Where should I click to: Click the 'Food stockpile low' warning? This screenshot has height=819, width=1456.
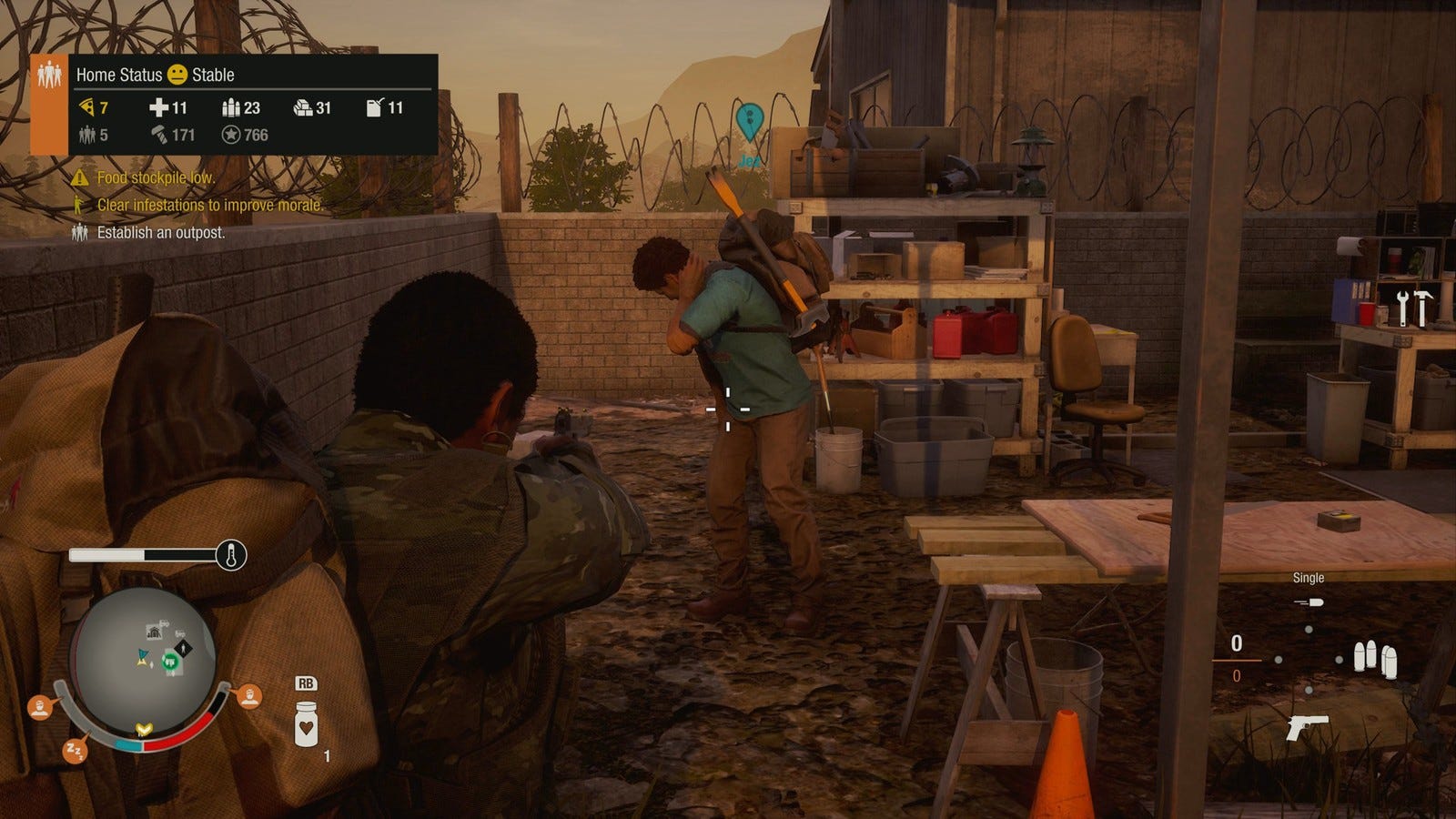click(155, 177)
